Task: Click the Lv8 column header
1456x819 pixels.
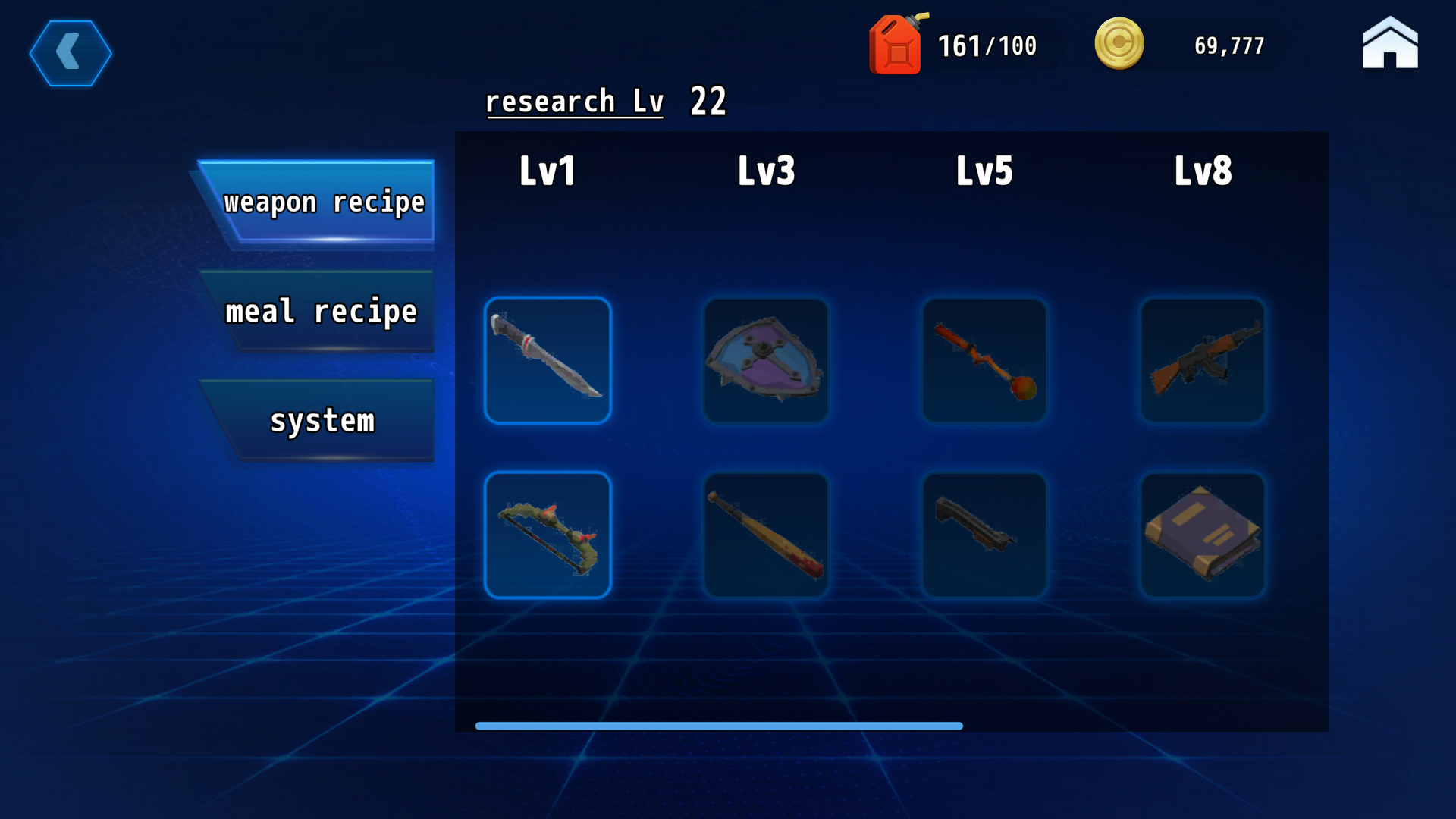Action: pos(1203,171)
